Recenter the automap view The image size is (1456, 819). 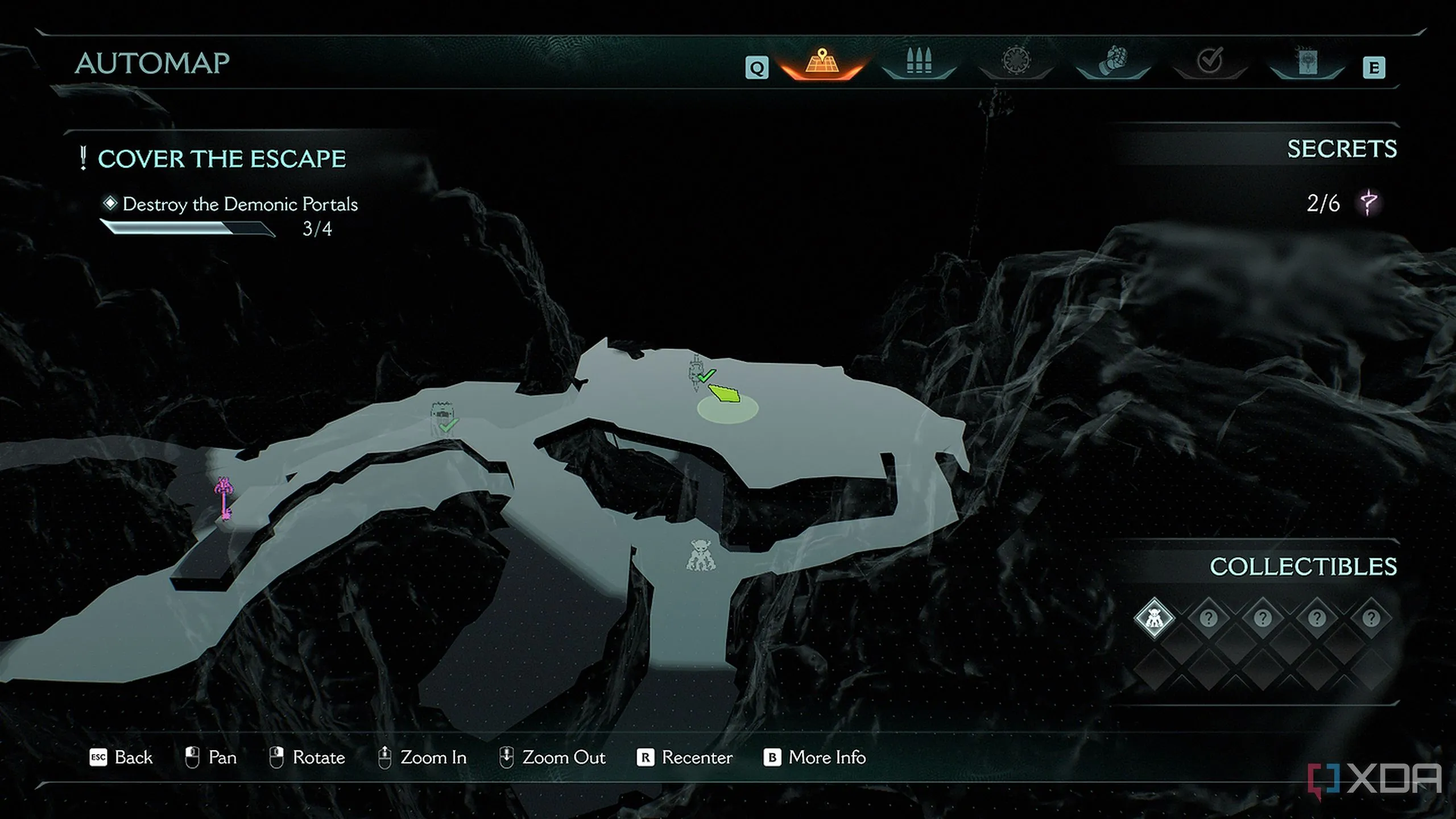point(685,758)
